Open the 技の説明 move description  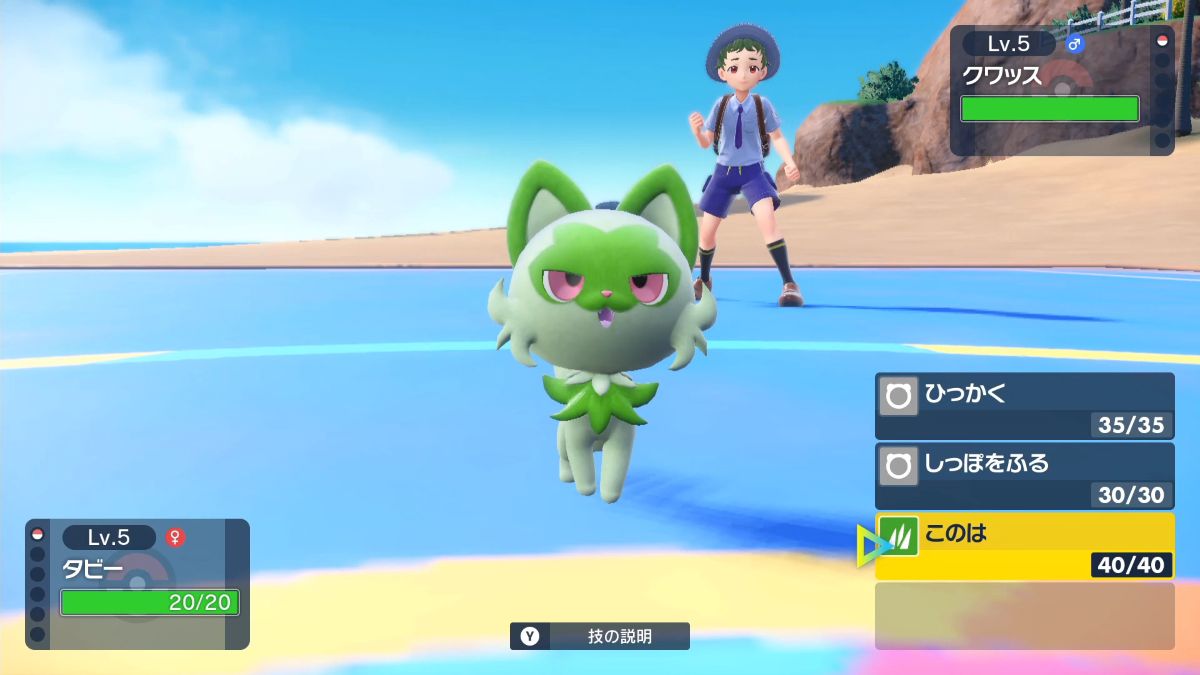600,636
